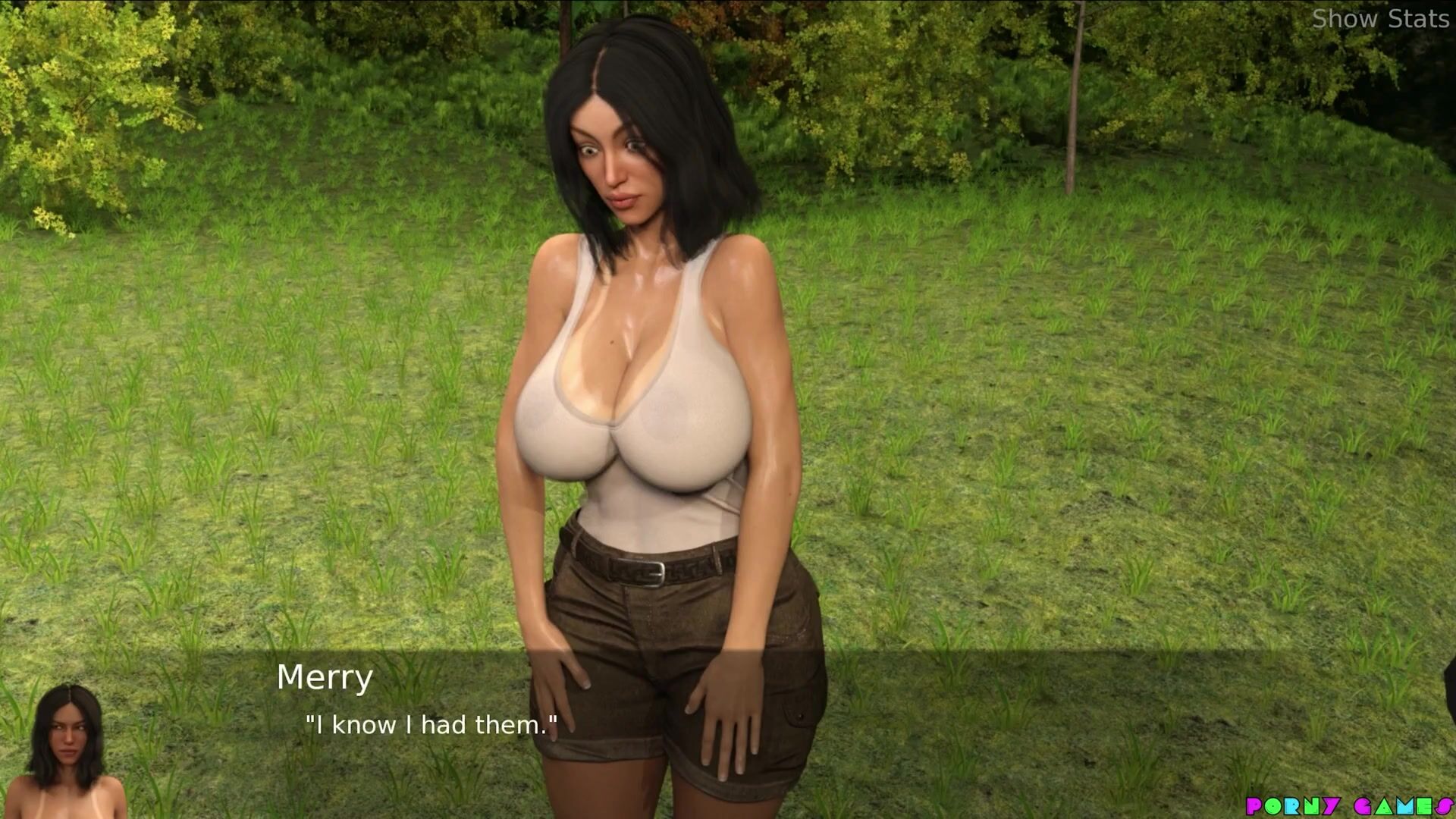
Task: Open the Show Stats panel
Action: point(1379,19)
